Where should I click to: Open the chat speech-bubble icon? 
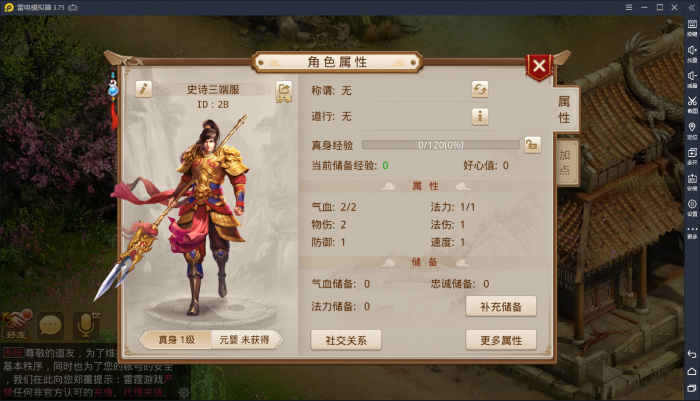pyautogui.click(x=50, y=324)
